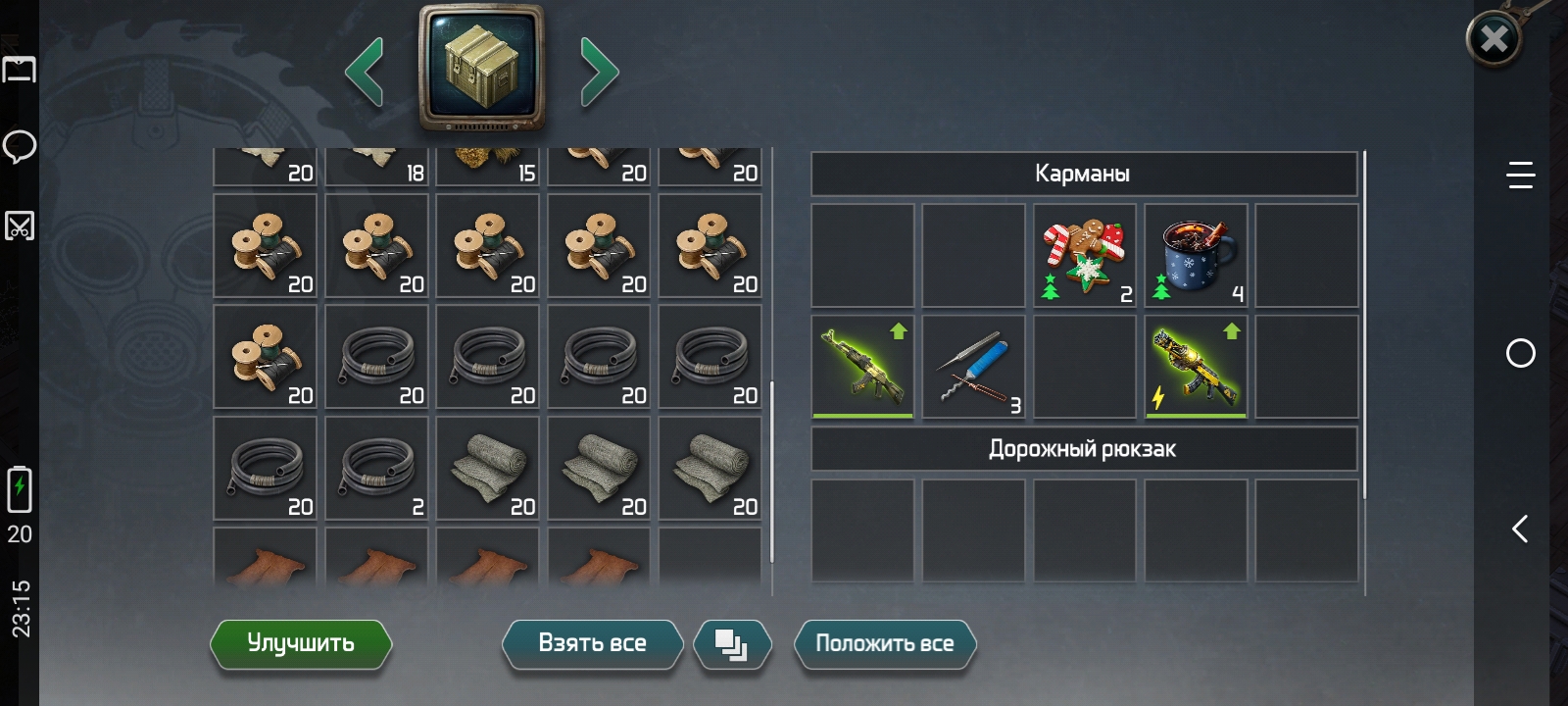Pick the blue-handled lockpick tool stack

tap(973, 367)
